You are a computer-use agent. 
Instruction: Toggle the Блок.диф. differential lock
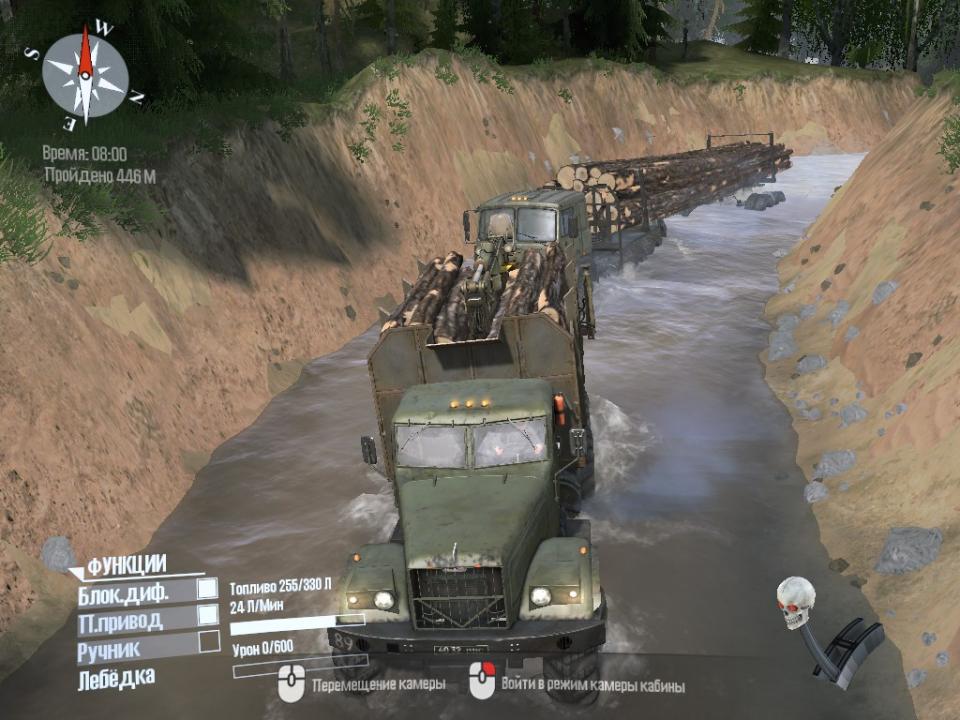pyautogui.click(x=207, y=590)
